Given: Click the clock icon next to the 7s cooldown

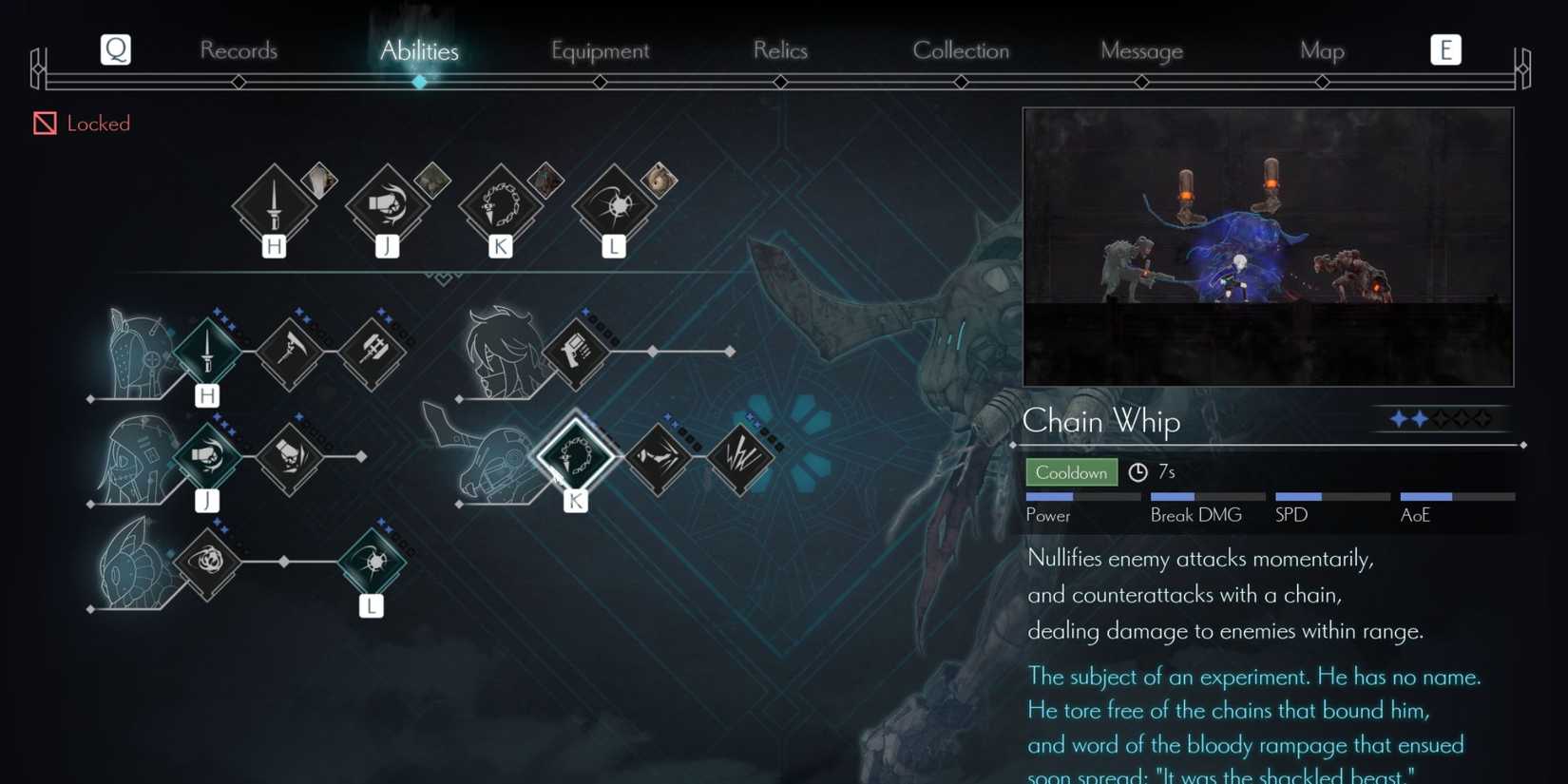Looking at the screenshot, I should (1137, 470).
